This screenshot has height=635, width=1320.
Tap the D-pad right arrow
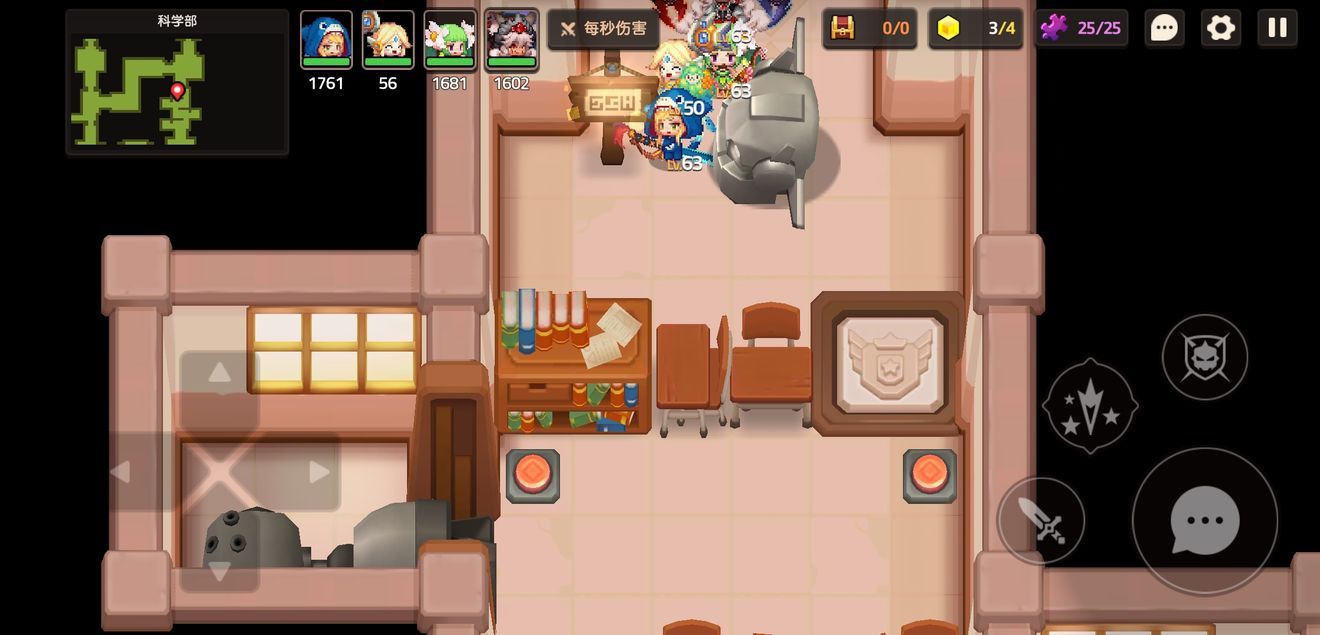tap(319, 472)
